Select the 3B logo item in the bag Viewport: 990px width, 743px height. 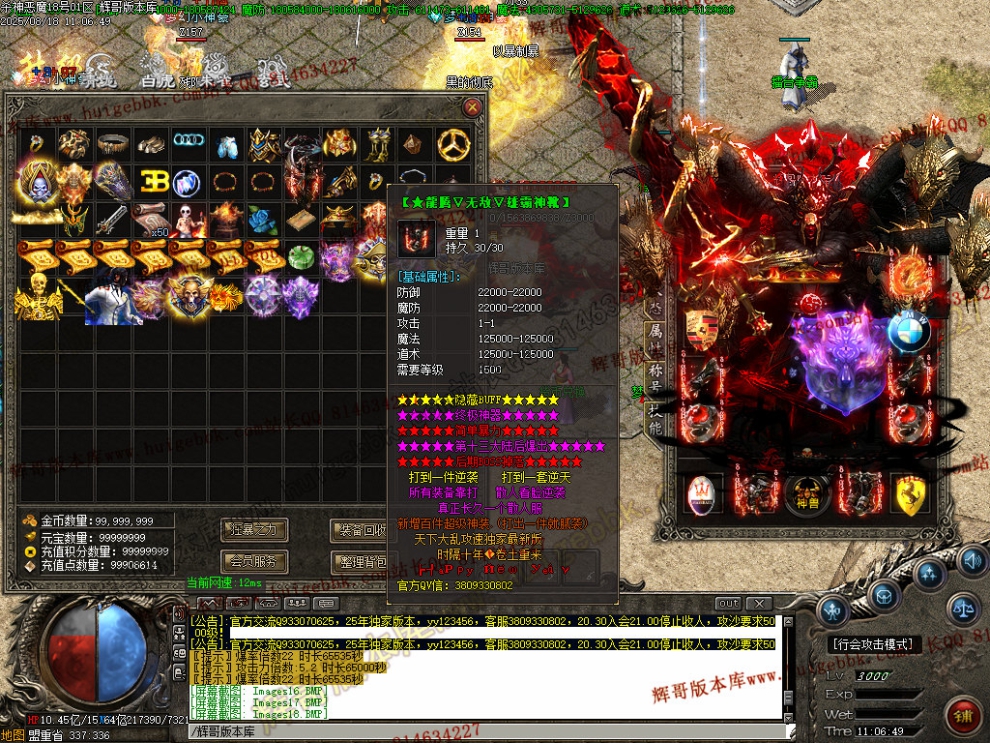151,183
